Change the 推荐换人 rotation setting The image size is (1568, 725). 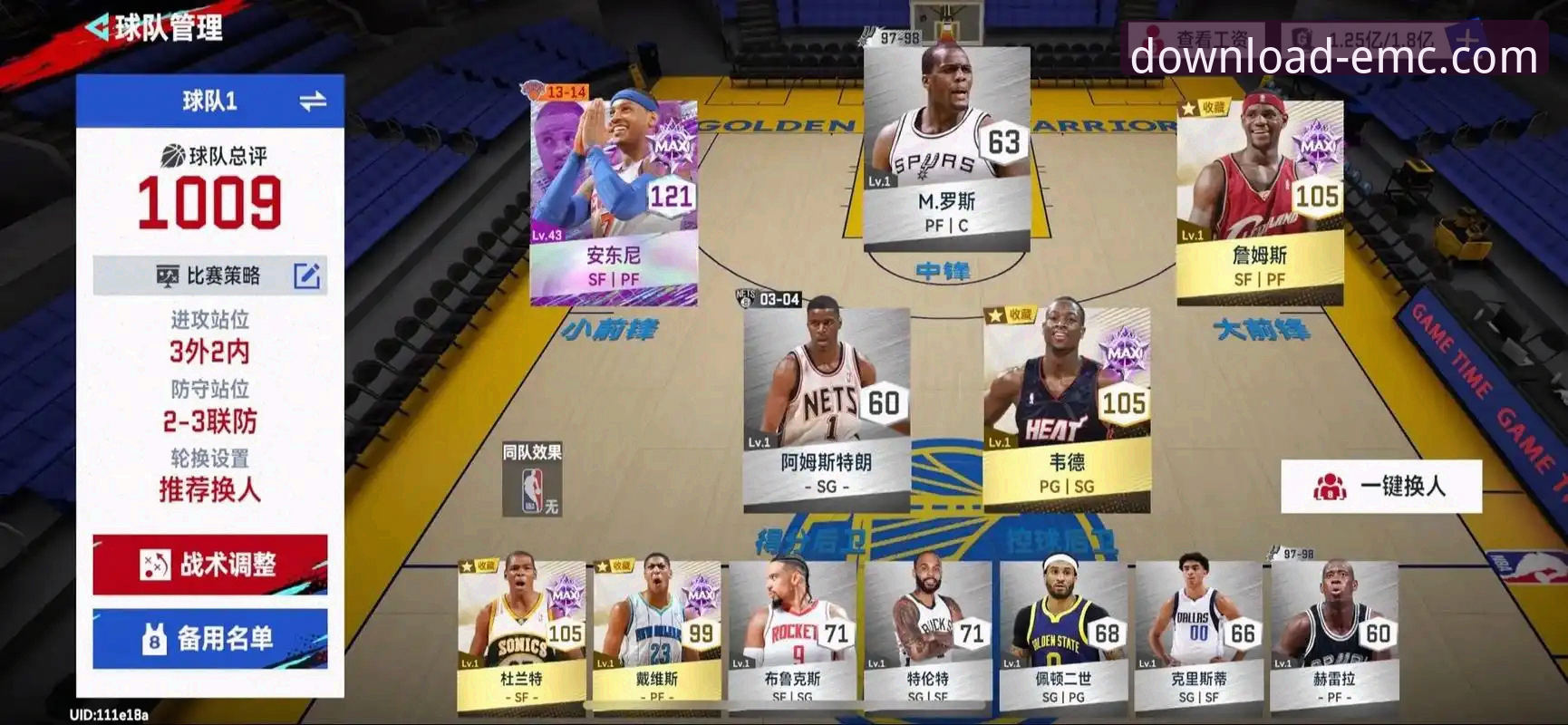(210, 490)
